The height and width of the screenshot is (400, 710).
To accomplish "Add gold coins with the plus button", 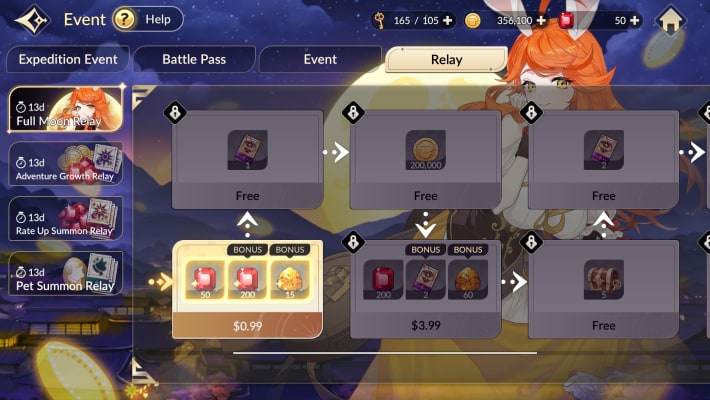I will coord(541,20).
